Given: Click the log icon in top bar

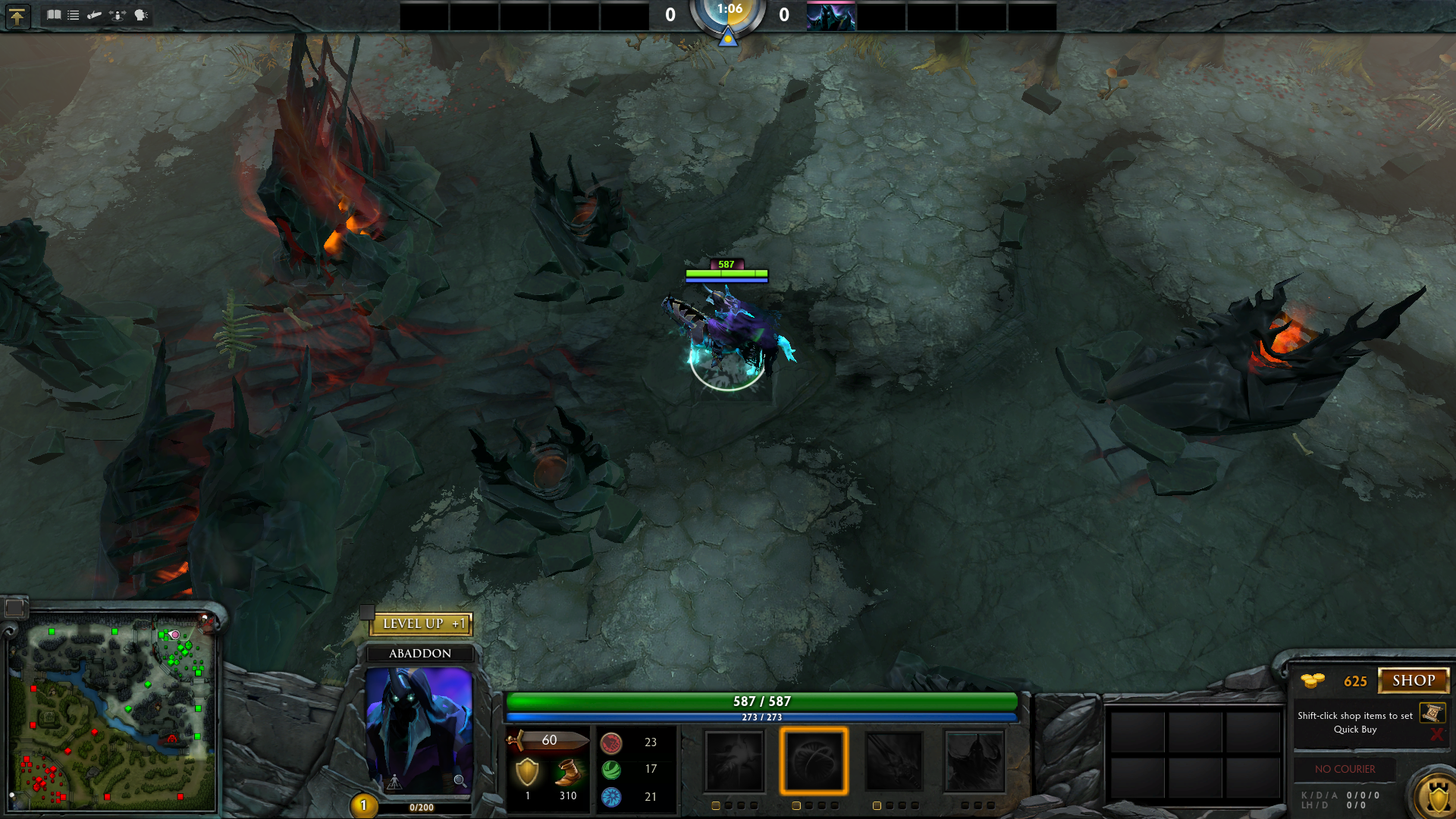Looking at the screenshot, I should click(x=95, y=14).
